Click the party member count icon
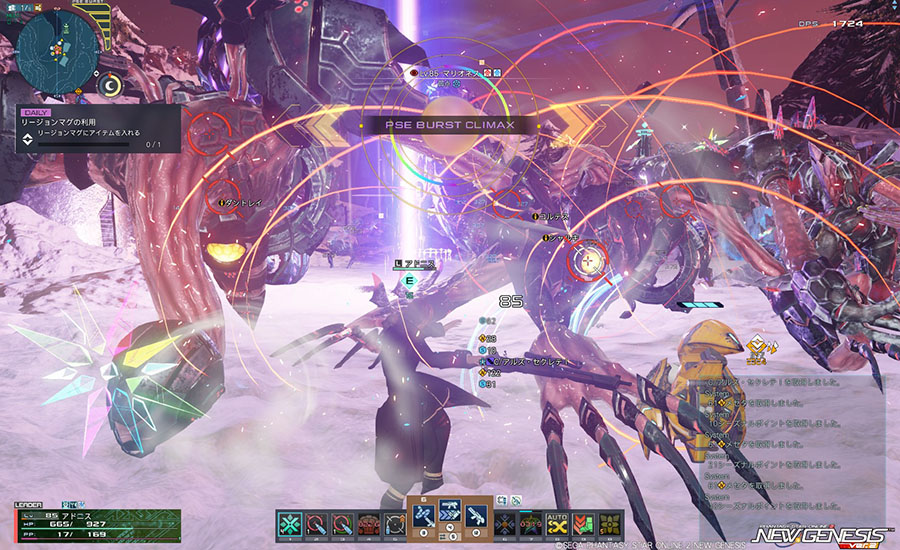This screenshot has height=550, width=900. pyautogui.click(x=24, y=8)
